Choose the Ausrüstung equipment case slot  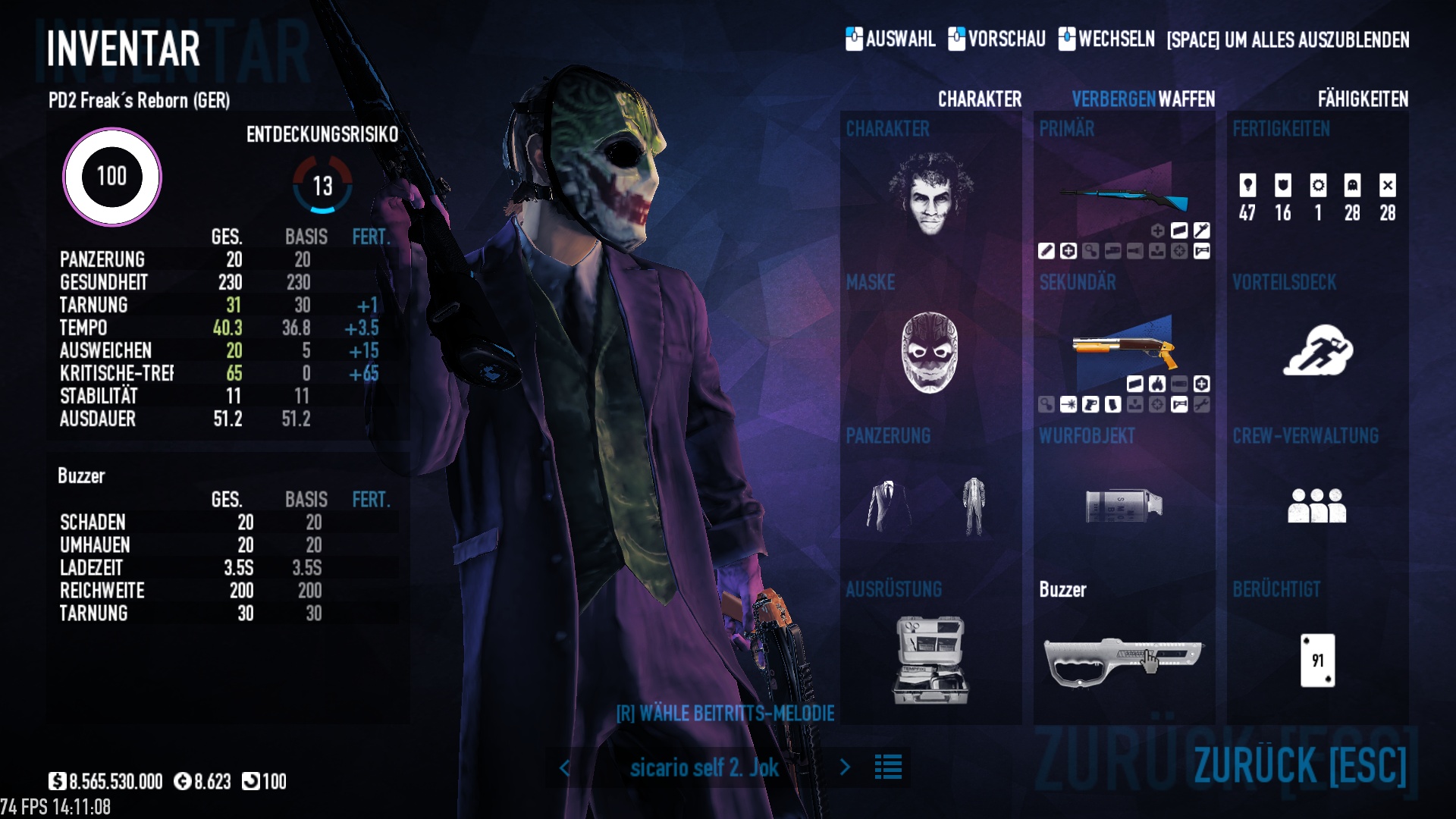(x=930, y=660)
